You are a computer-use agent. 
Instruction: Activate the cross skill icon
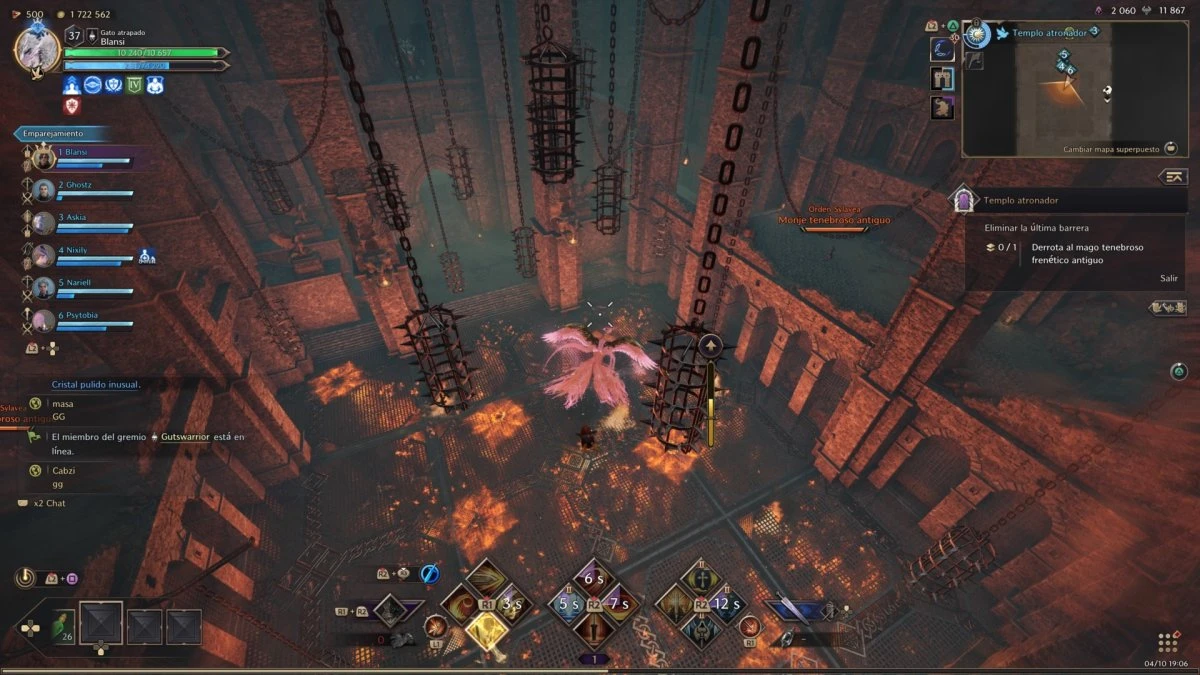tap(702, 578)
